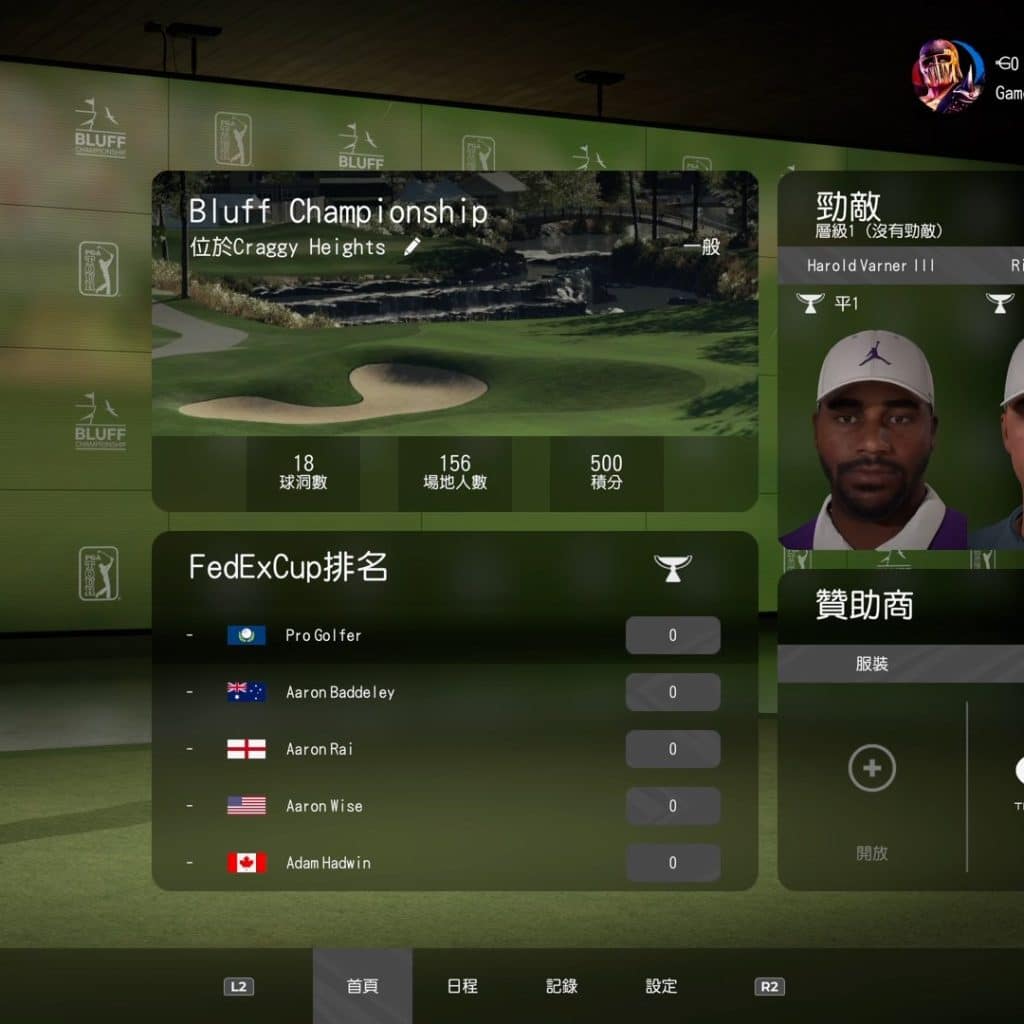Go to the 記錄 records tab

coord(562,986)
